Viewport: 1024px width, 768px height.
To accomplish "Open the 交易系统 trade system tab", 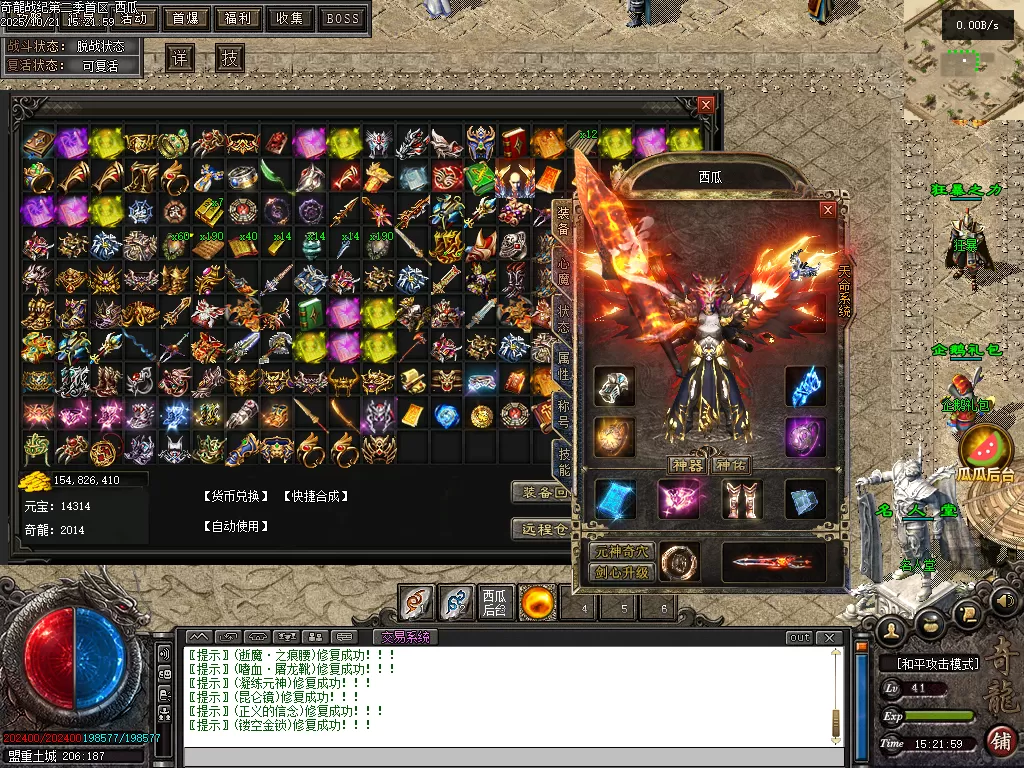I will (405, 637).
